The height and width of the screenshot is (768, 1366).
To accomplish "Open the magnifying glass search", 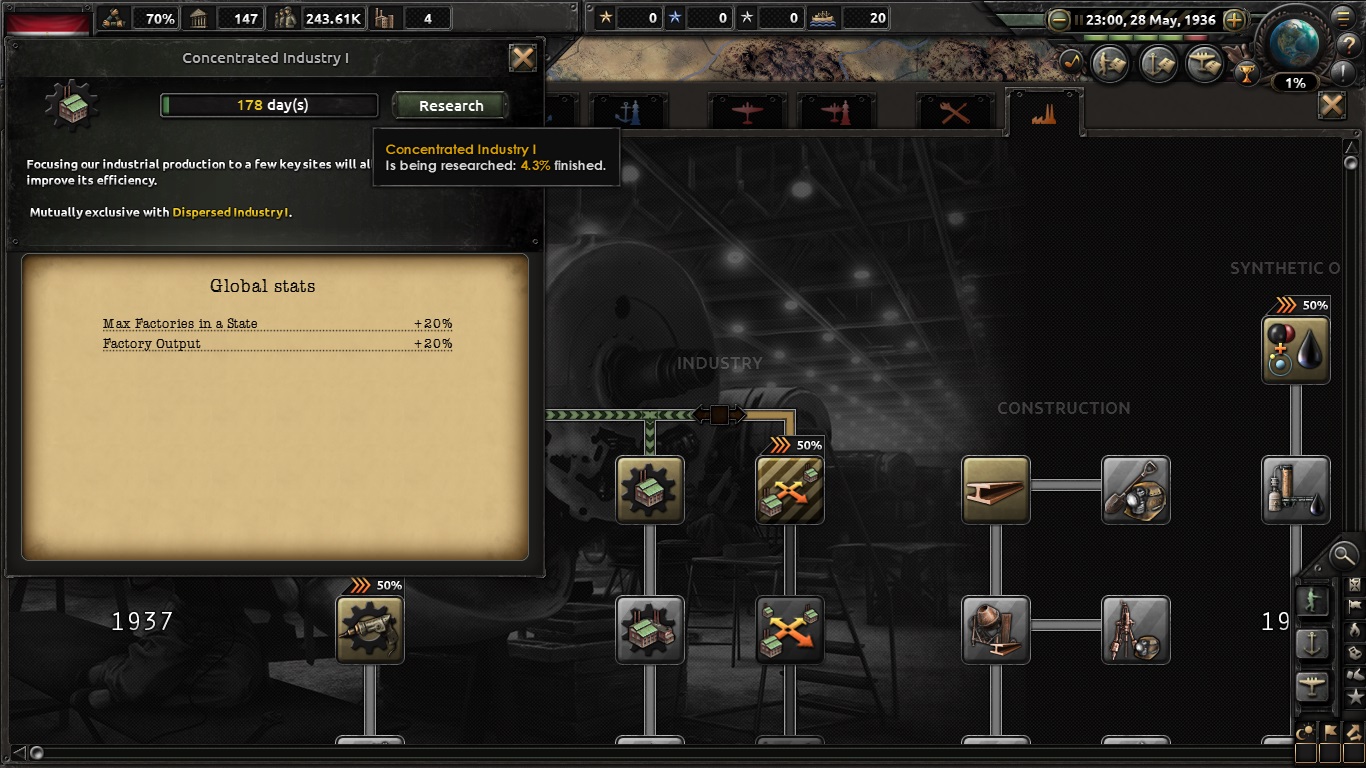I will coord(1343,553).
